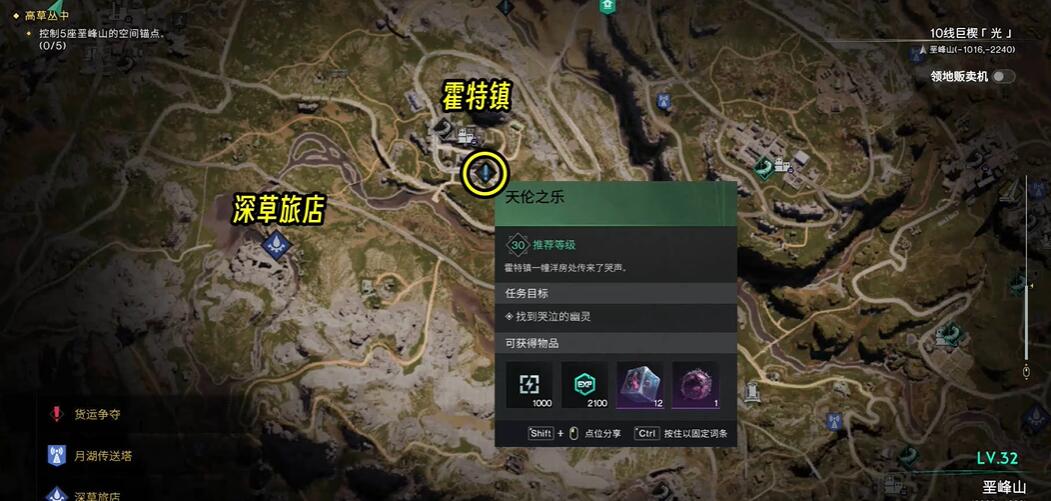Pick 深草旅店 from the bottom-left list
1051x501 pixels.
[x=97, y=495]
